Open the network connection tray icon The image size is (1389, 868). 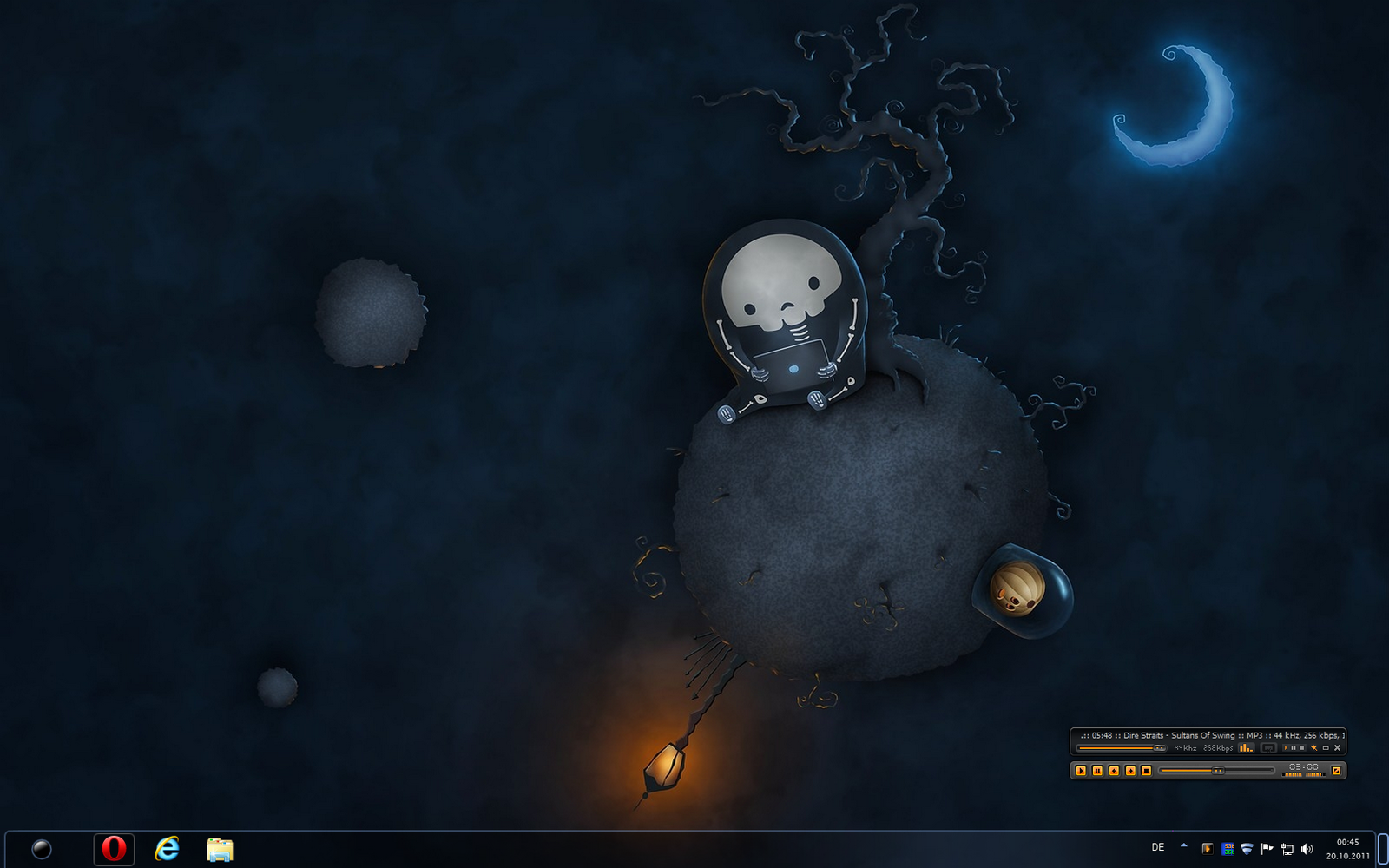(x=1287, y=849)
